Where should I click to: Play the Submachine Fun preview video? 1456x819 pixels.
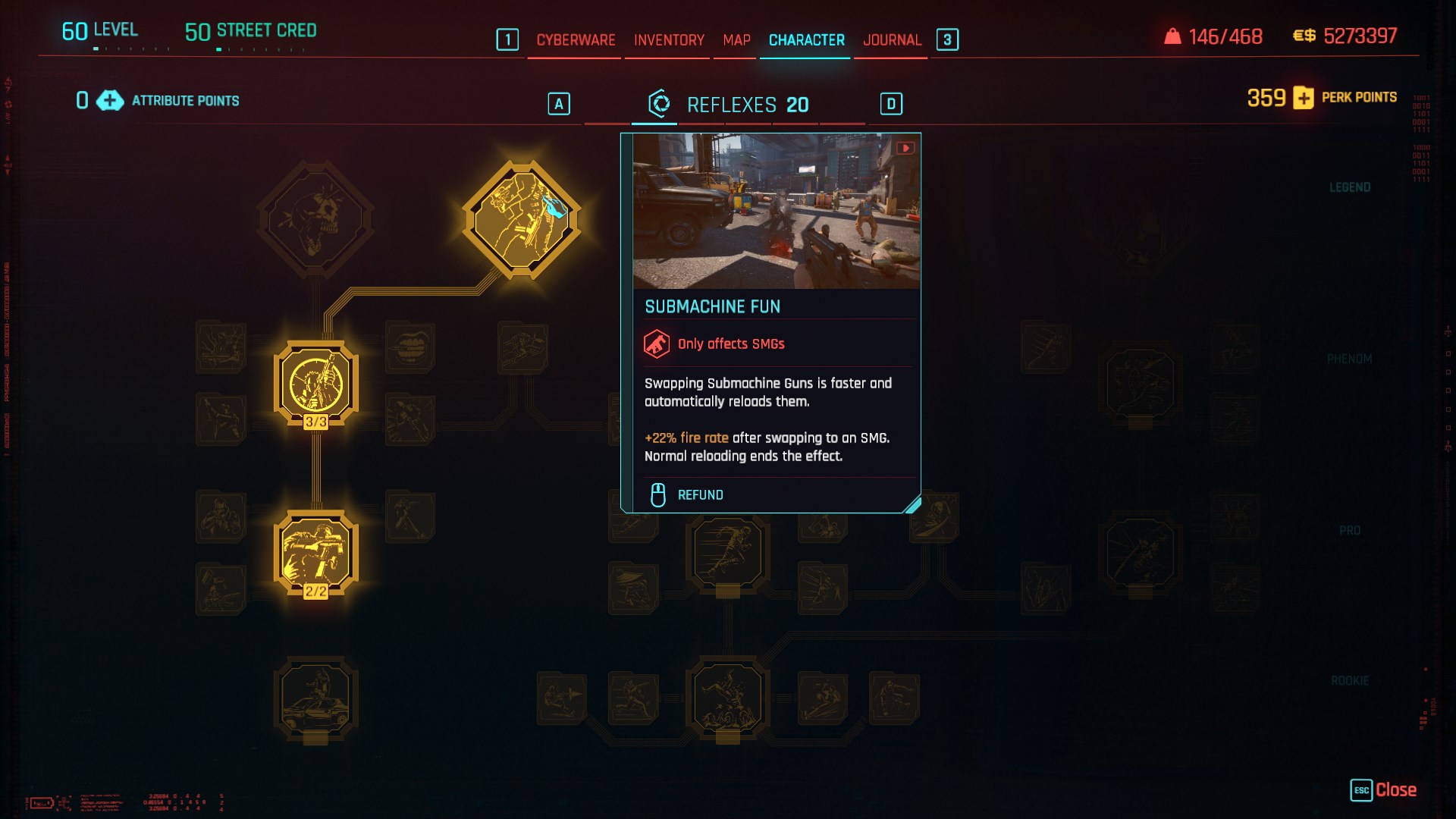click(x=905, y=148)
